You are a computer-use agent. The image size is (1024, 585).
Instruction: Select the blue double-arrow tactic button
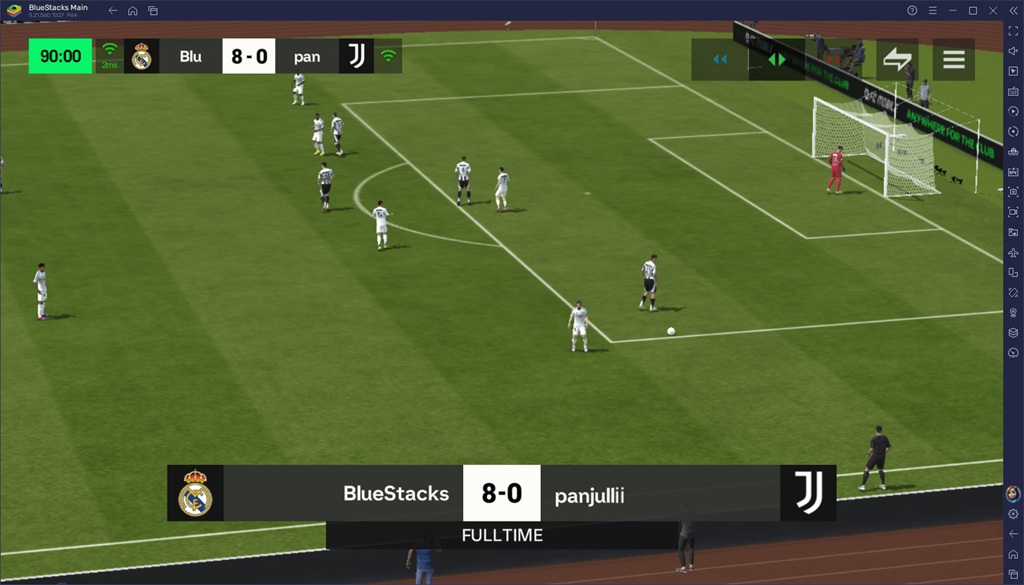pyautogui.click(x=719, y=59)
